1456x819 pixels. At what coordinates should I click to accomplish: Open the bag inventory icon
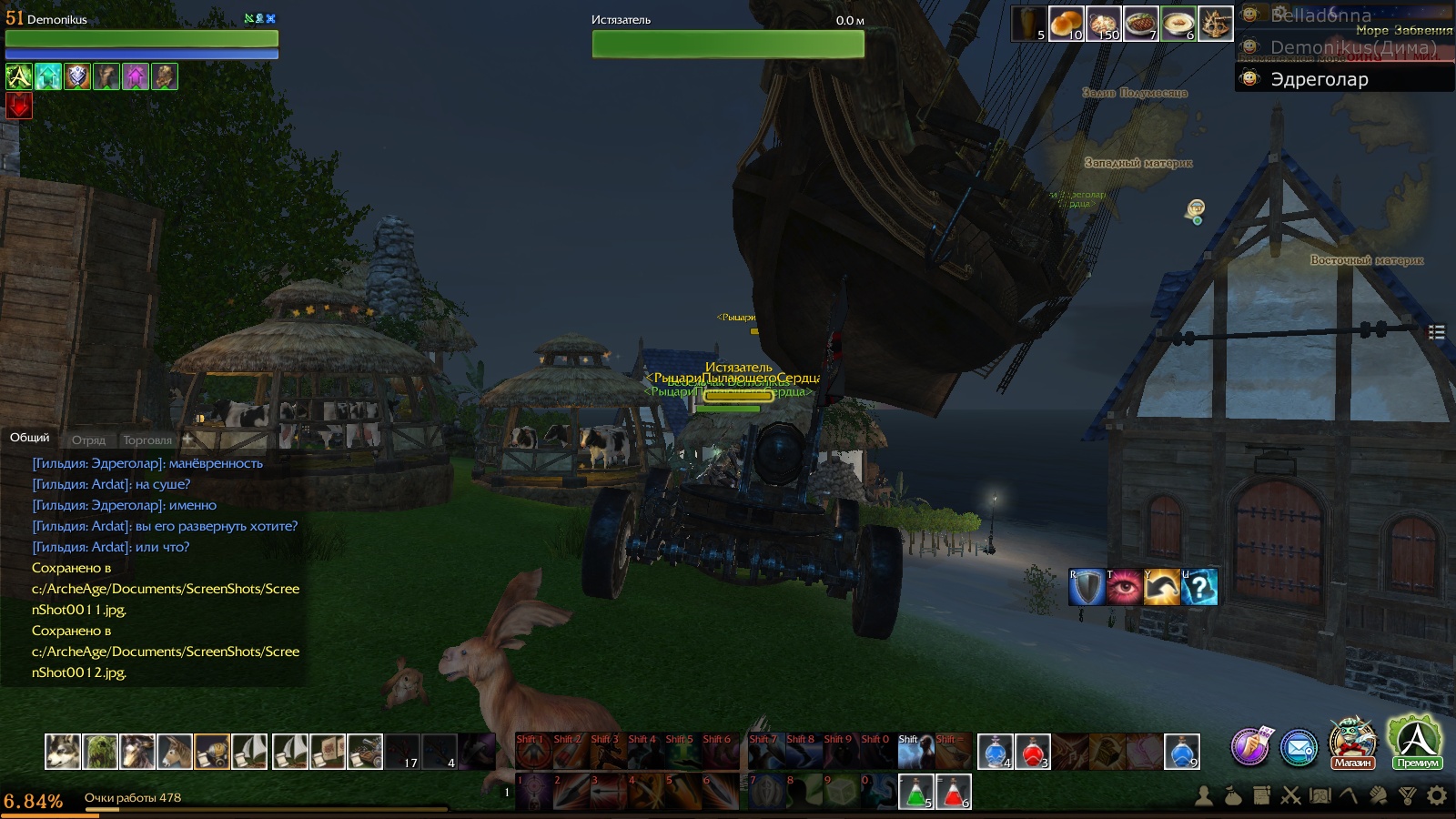point(1233,796)
